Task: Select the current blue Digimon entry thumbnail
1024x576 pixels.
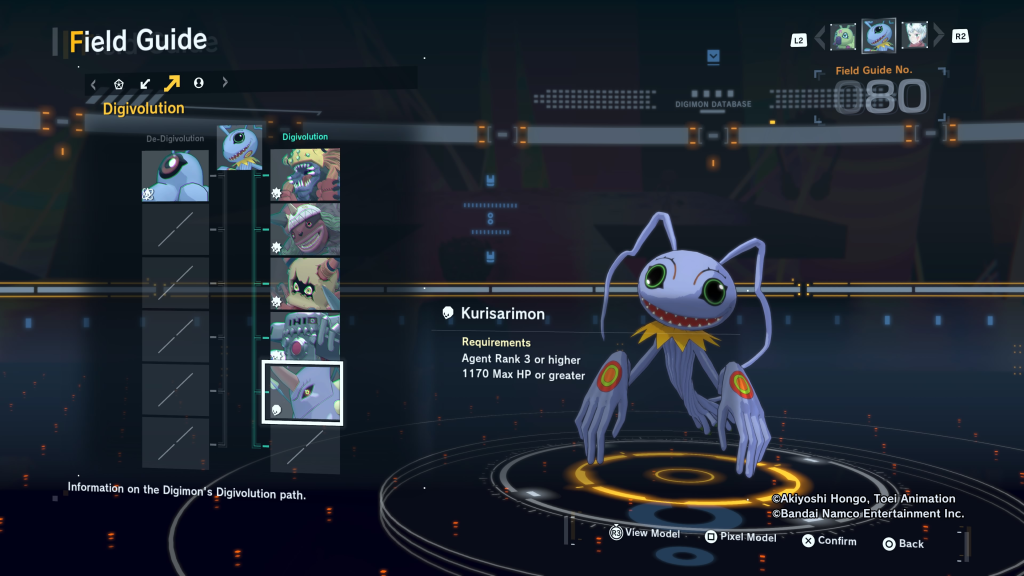Action: pyautogui.click(x=879, y=37)
